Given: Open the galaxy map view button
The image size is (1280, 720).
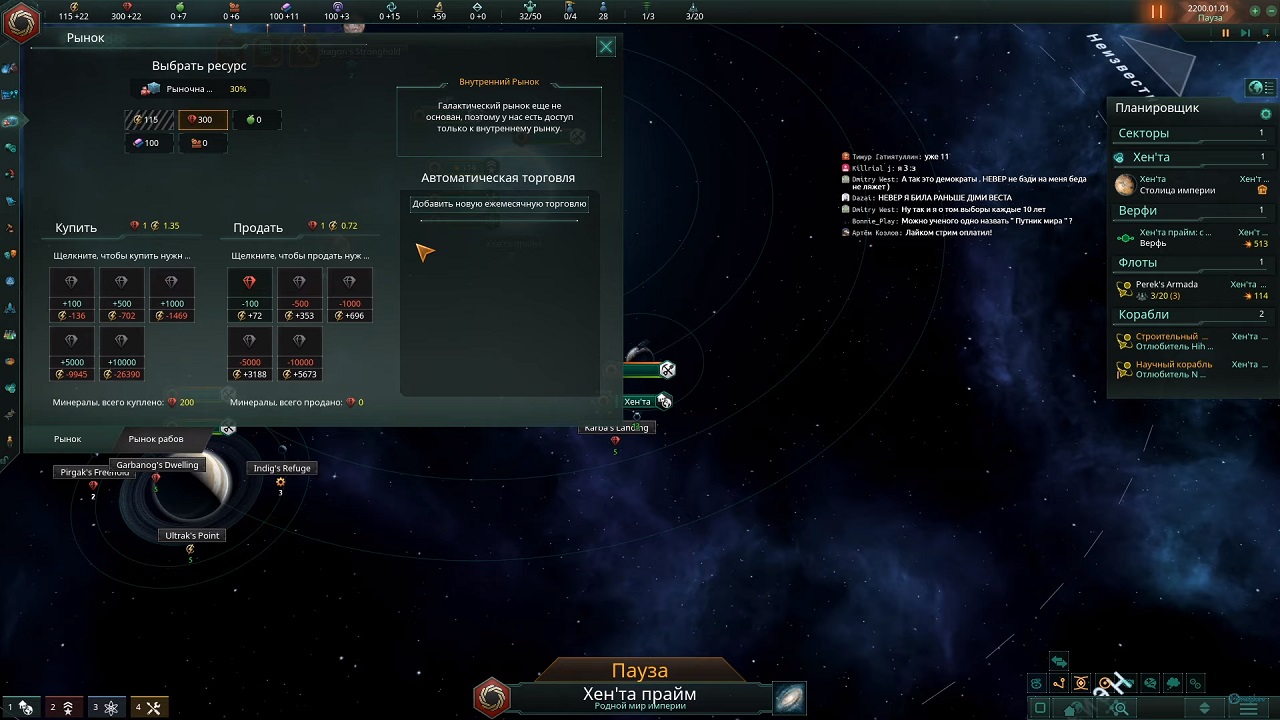Looking at the screenshot, I should pyautogui.click(x=789, y=698).
